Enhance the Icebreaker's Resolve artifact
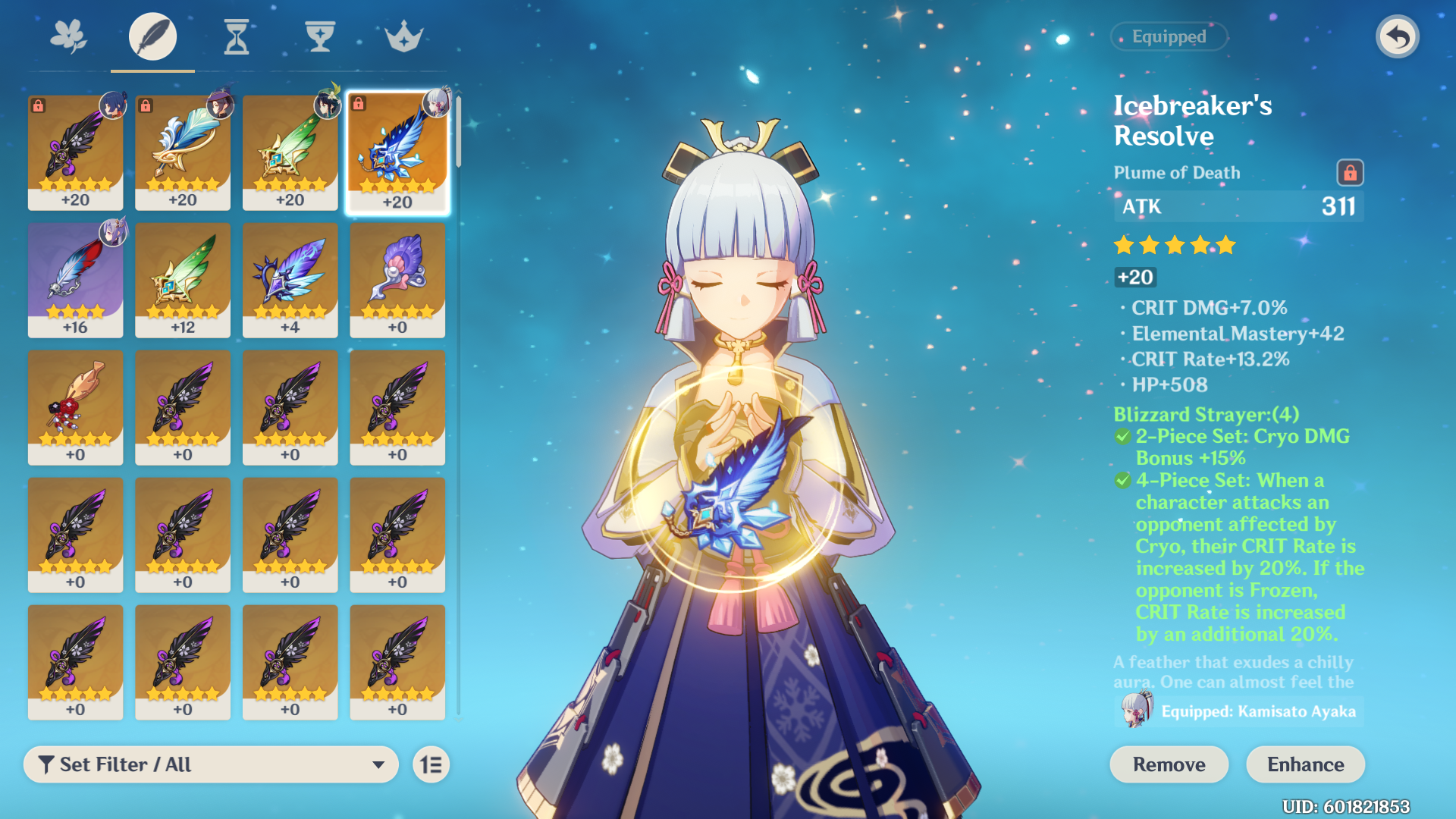 click(x=1305, y=764)
